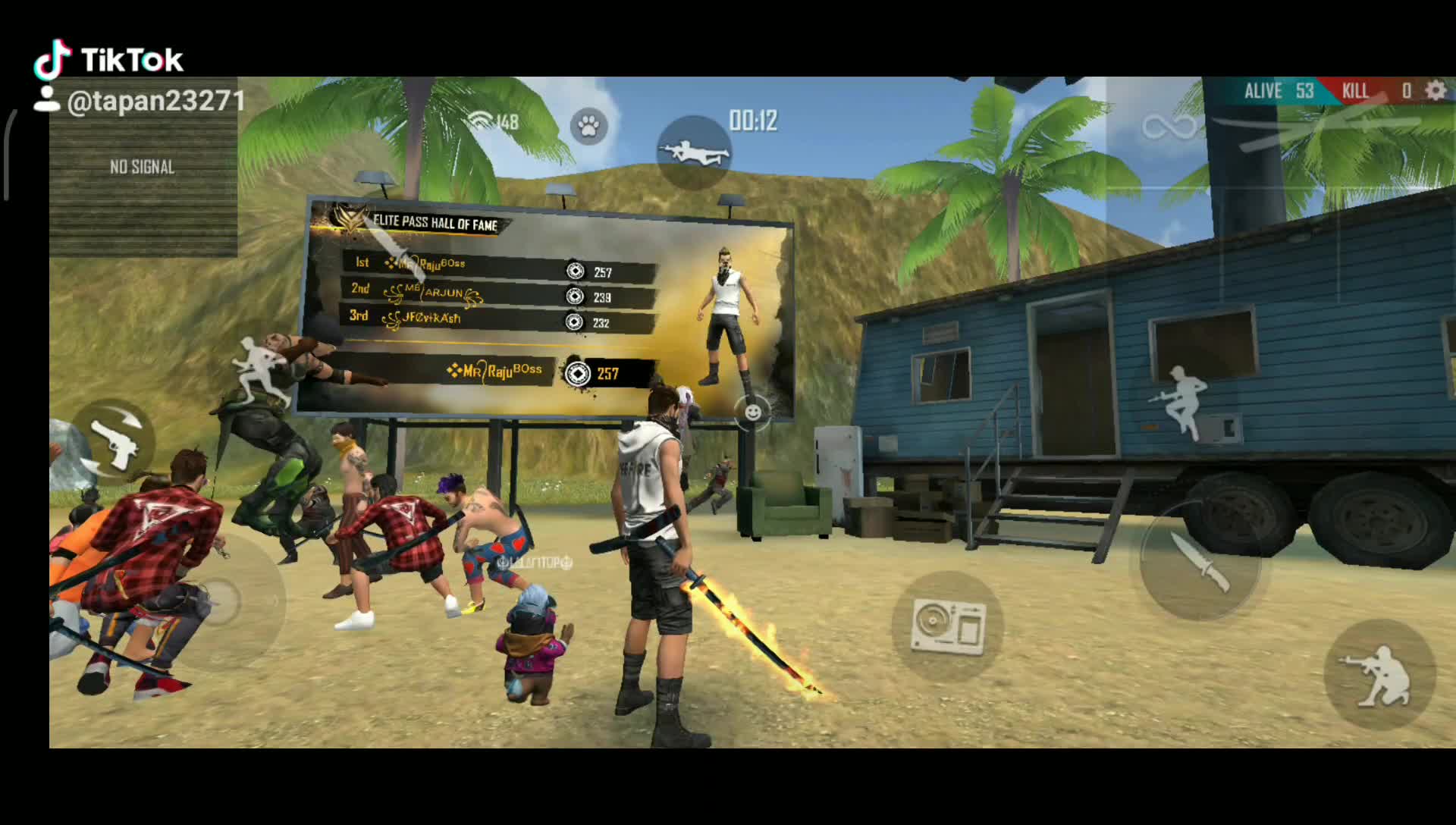Go prone using the lying soldier button
This screenshot has width=1456, height=825.
click(694, 152)
